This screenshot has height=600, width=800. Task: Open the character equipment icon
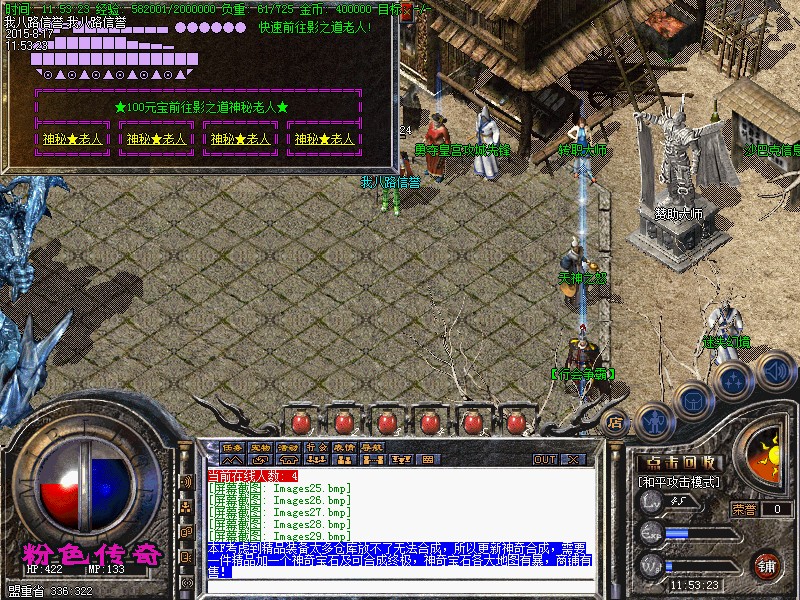pos(654,420)
